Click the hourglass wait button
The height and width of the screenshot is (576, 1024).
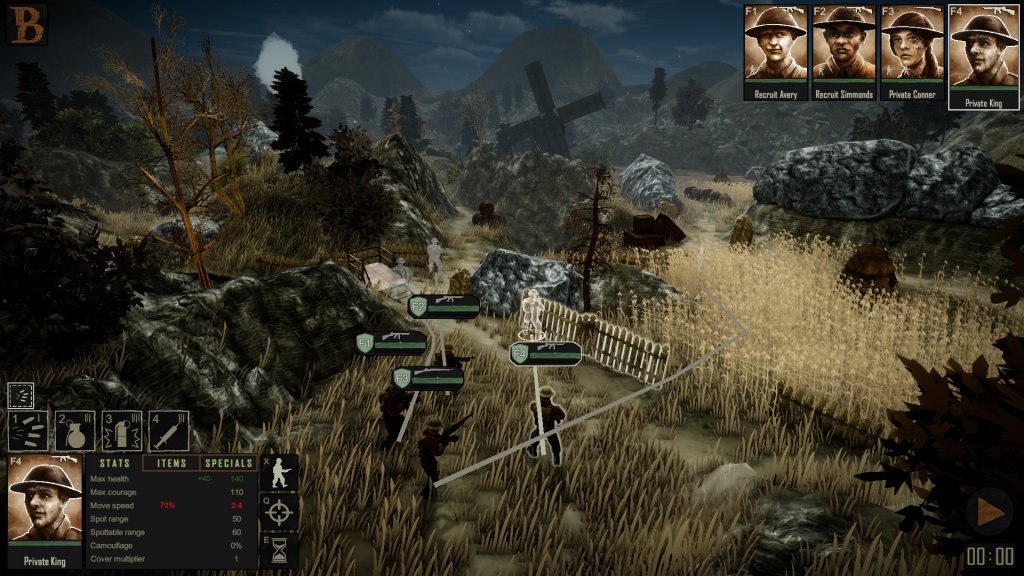tap(279, 551)
